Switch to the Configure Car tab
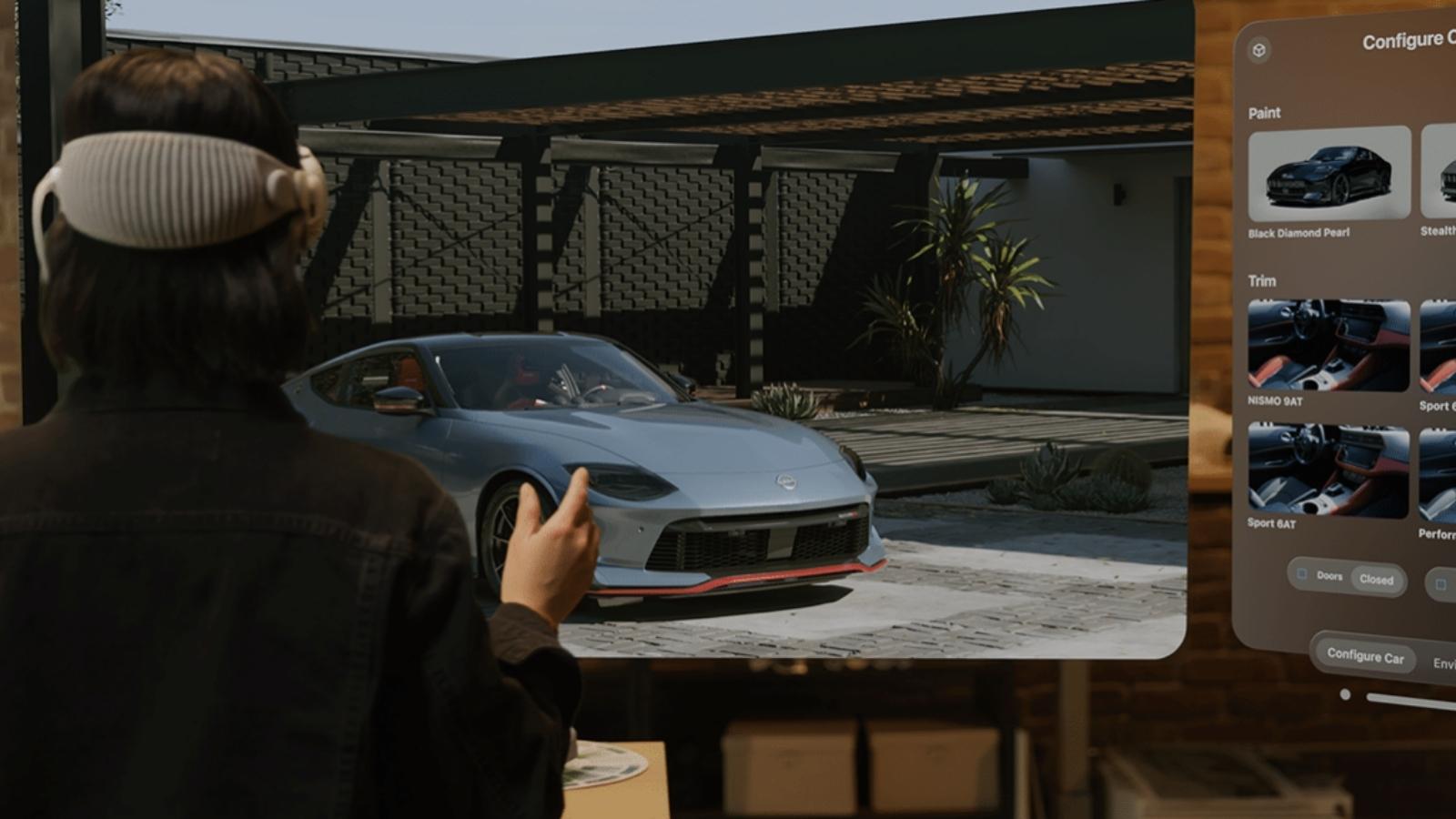This screenshot has height=819, width=1456. 1365,655
